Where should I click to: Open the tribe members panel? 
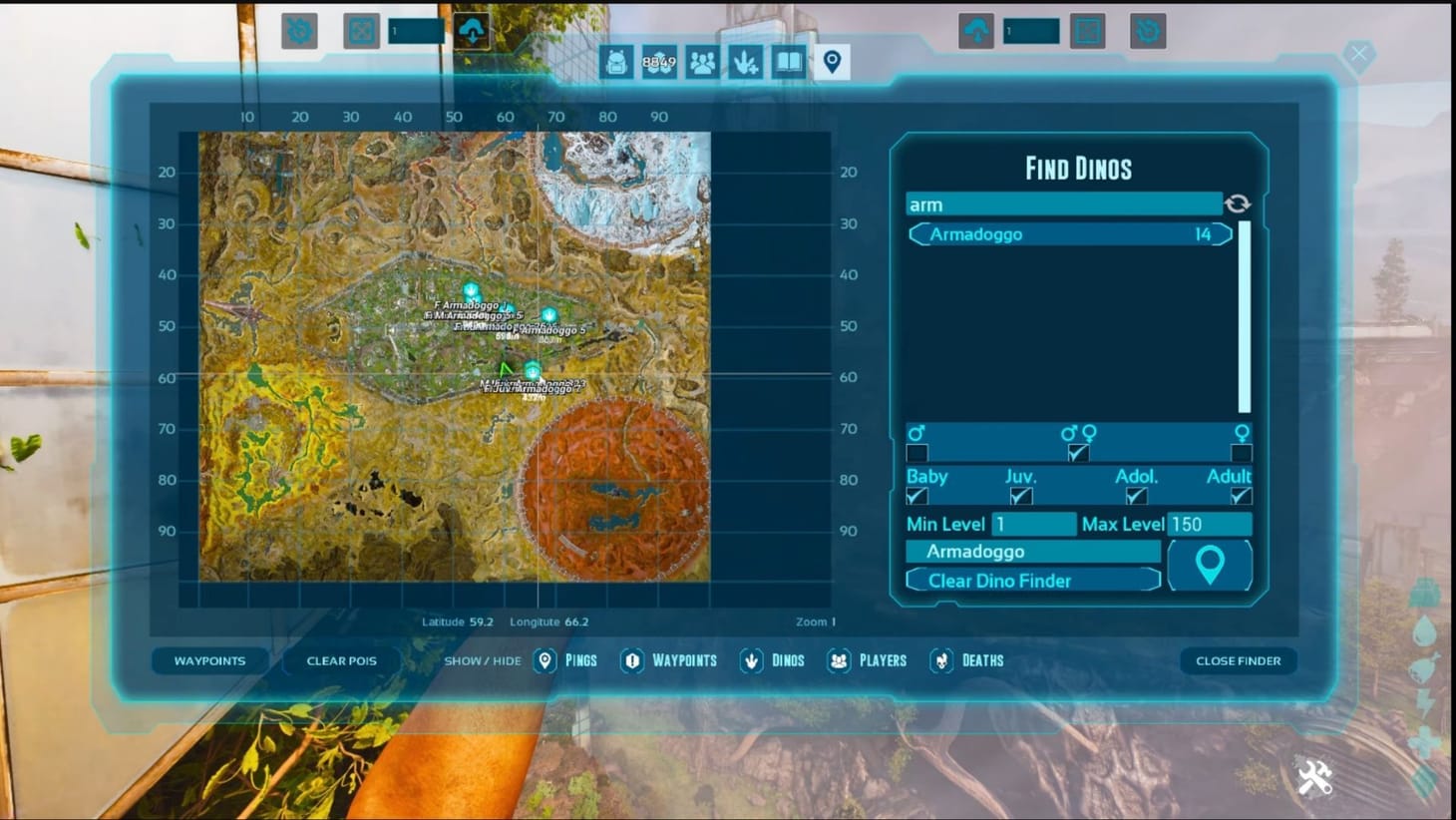coord(704,62)
